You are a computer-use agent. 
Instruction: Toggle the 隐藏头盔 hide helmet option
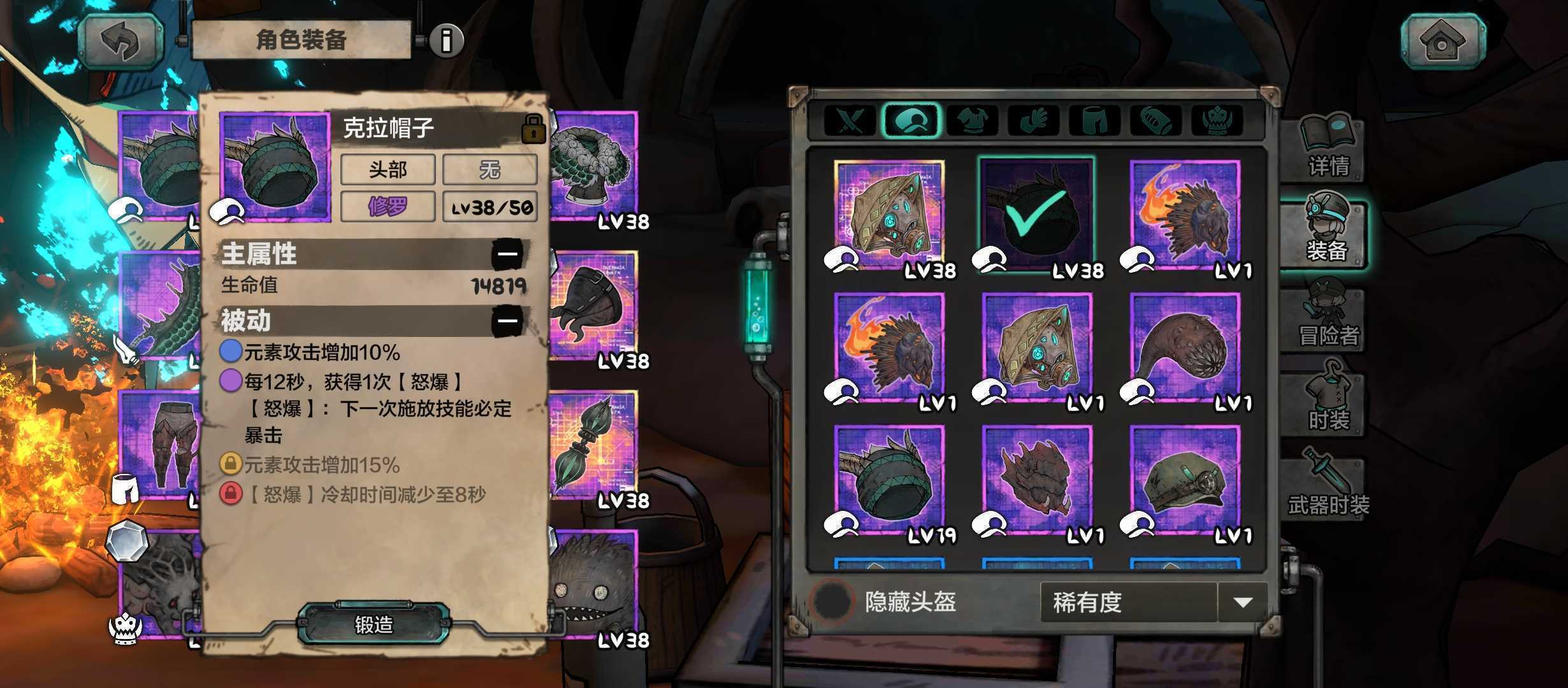pyautogui.click(x=831, y=601)
